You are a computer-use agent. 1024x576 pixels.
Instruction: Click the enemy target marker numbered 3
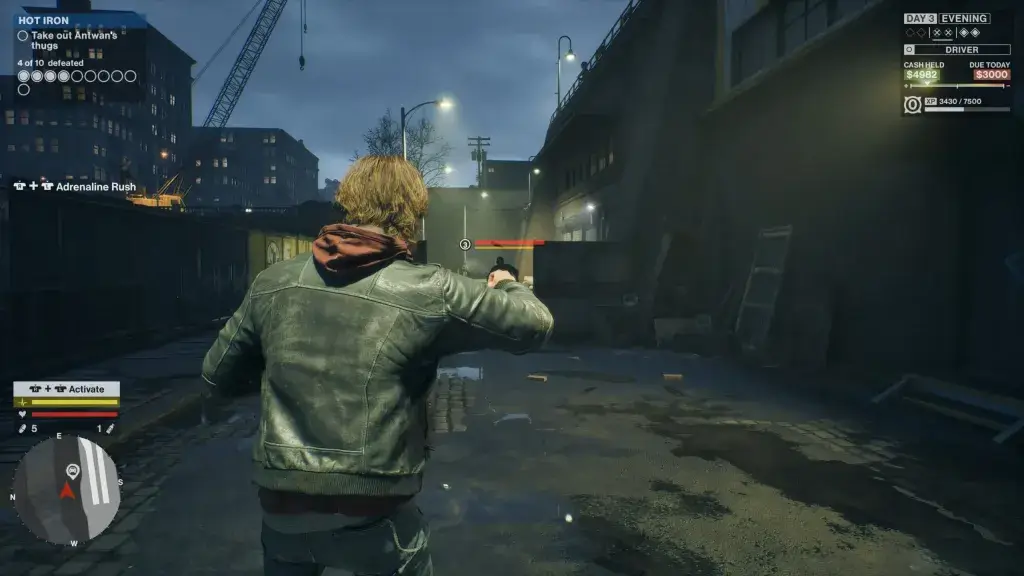465,244
